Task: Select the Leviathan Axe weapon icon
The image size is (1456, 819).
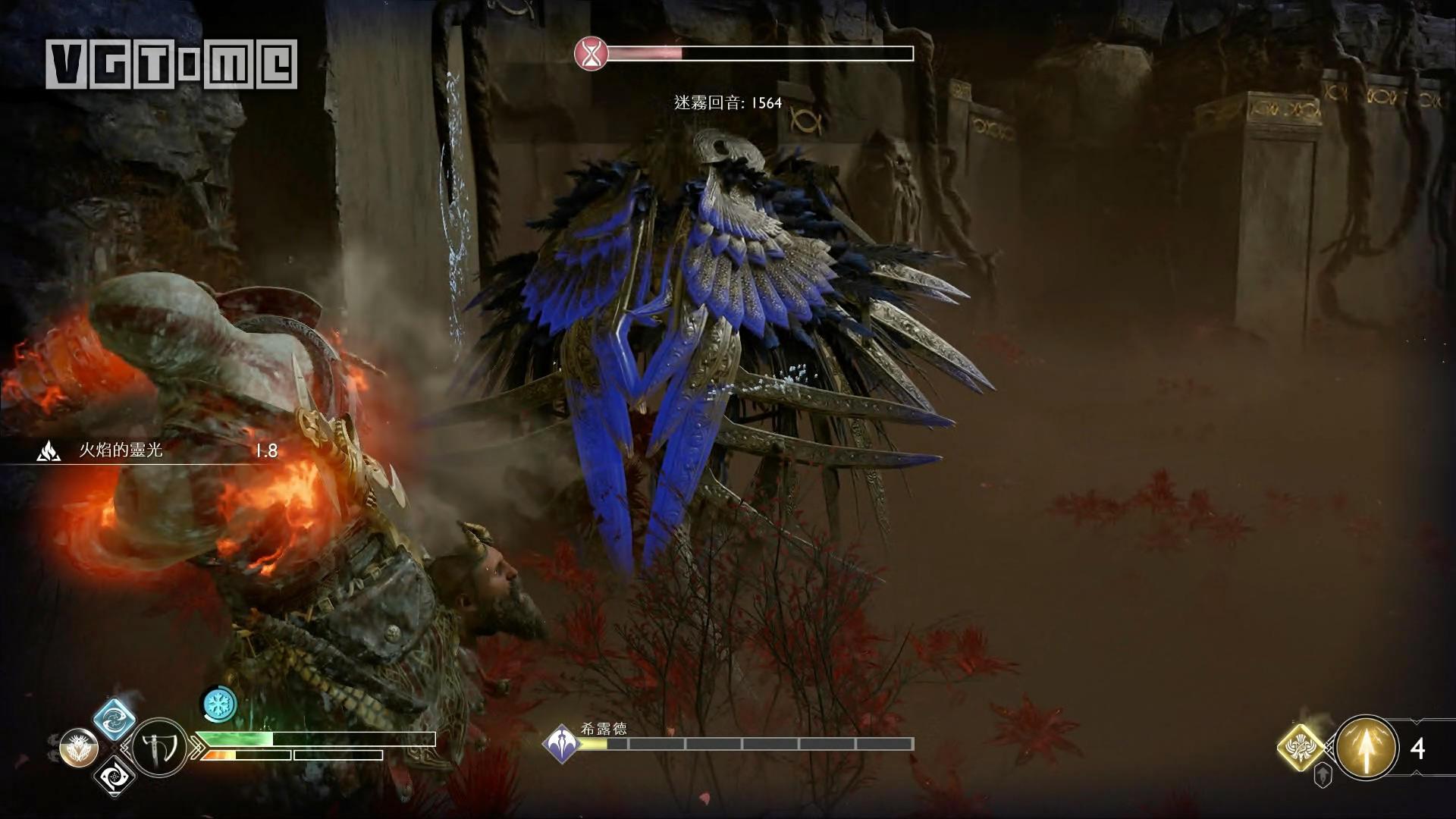Action: click(160, 748)
